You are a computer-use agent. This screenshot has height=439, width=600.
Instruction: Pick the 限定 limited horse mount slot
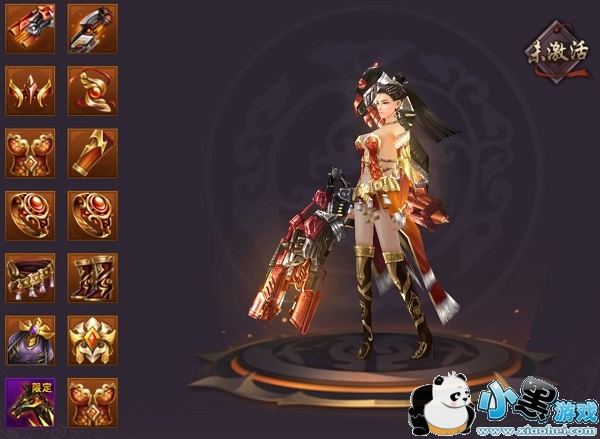tap(30, 402)
